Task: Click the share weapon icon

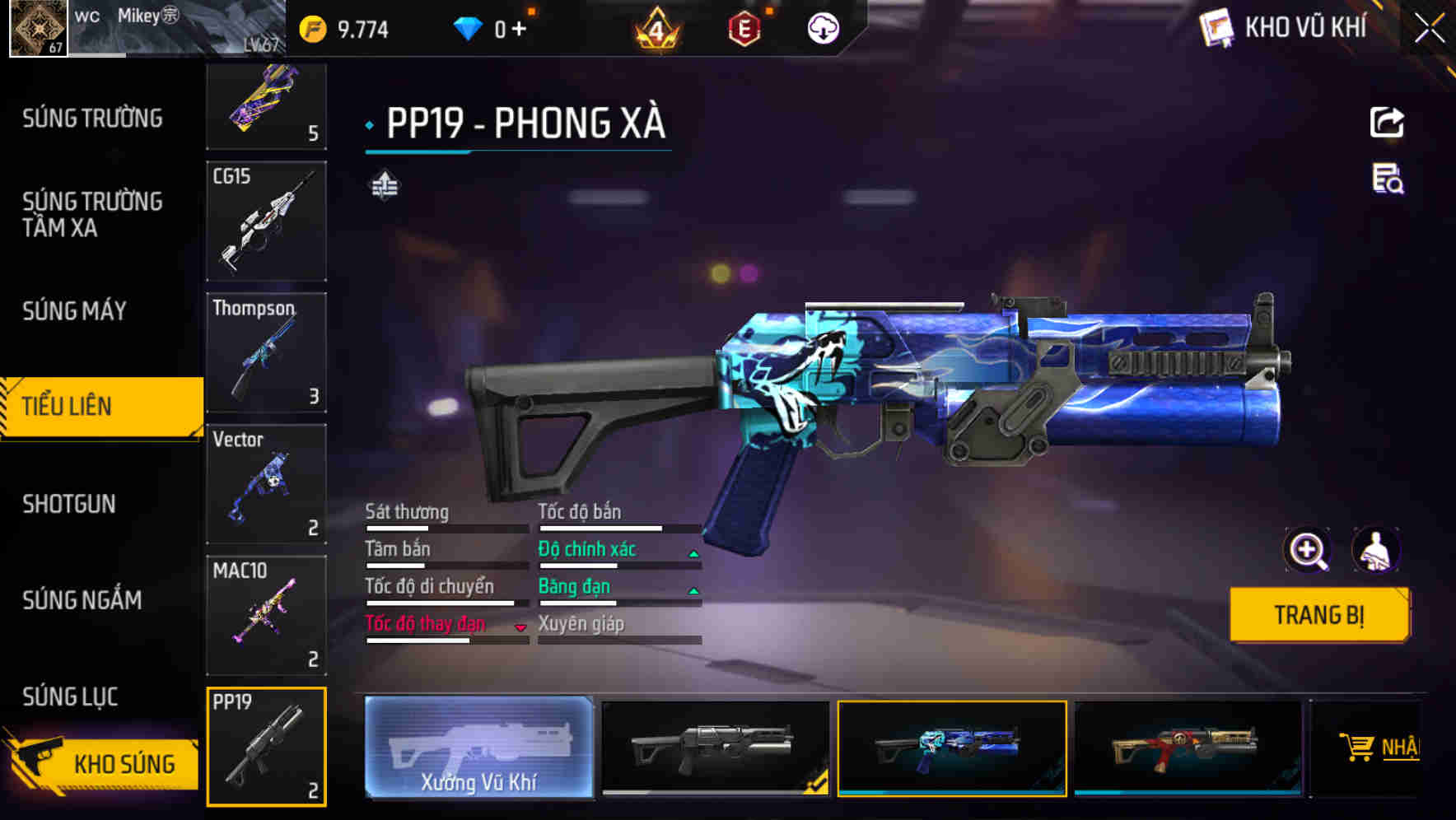Action: click(x=1387, y=122)
